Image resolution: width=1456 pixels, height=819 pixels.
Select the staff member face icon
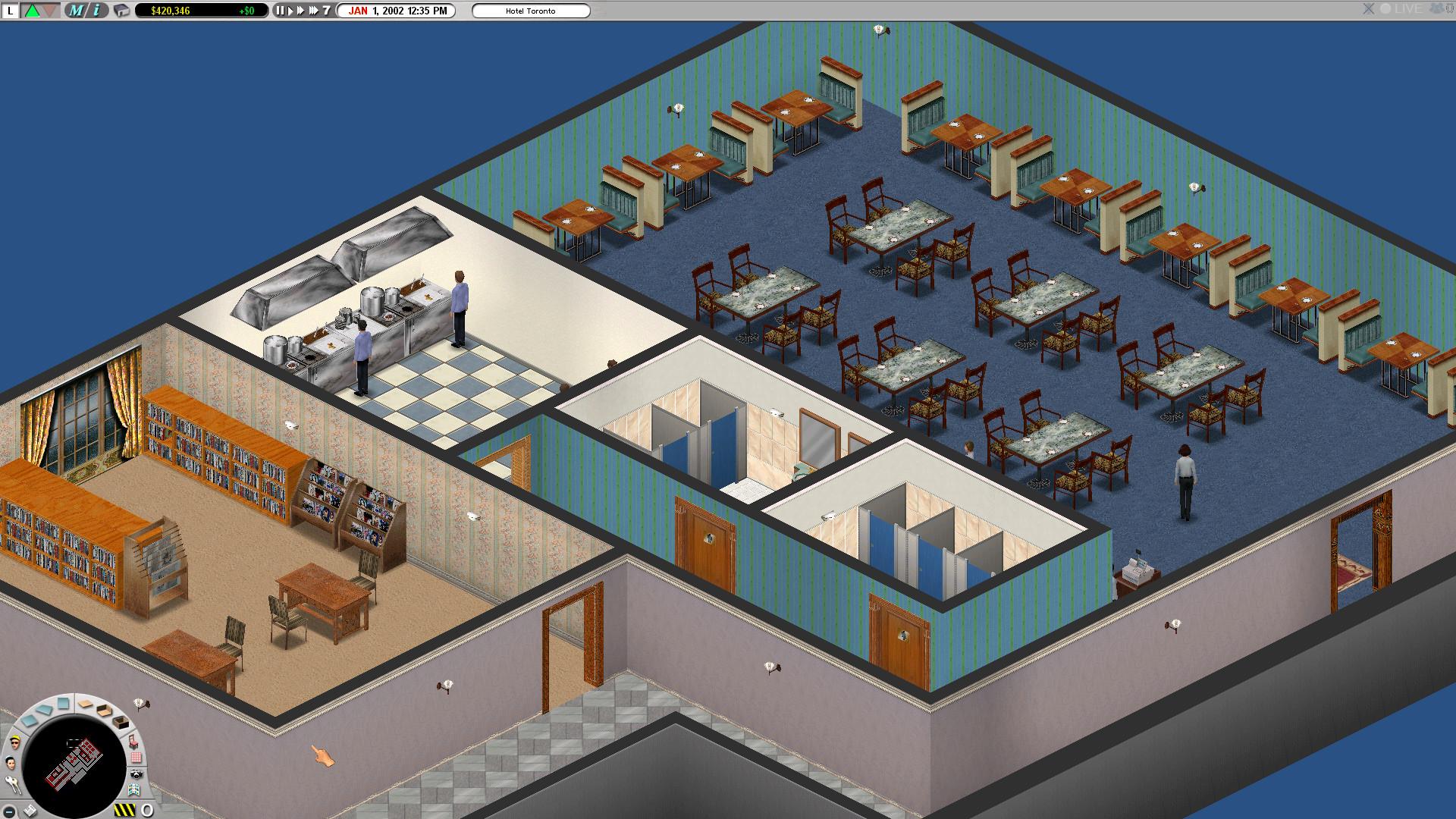point(11,762)
